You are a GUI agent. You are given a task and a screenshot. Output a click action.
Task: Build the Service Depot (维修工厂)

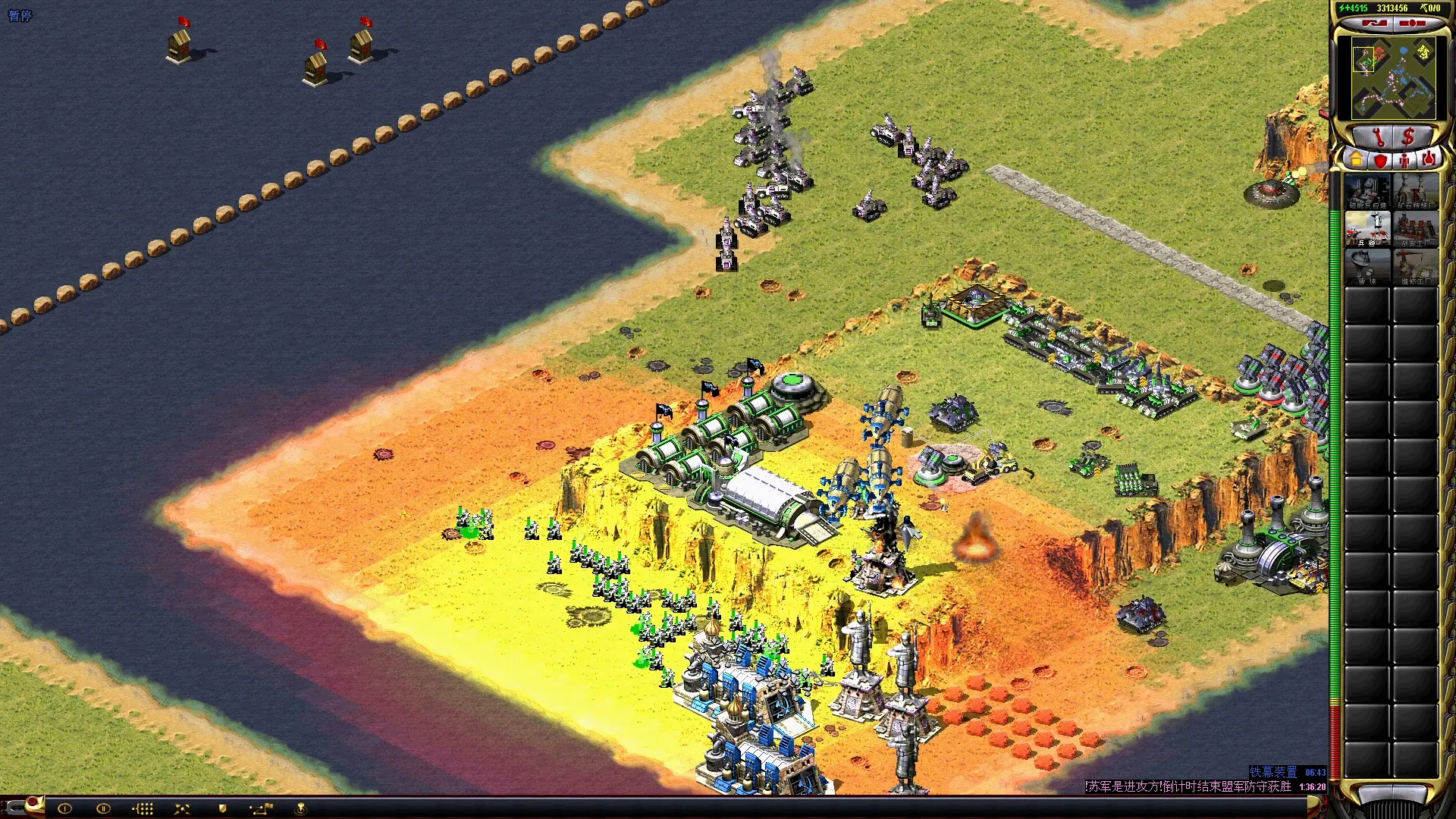pos(1415,267)
